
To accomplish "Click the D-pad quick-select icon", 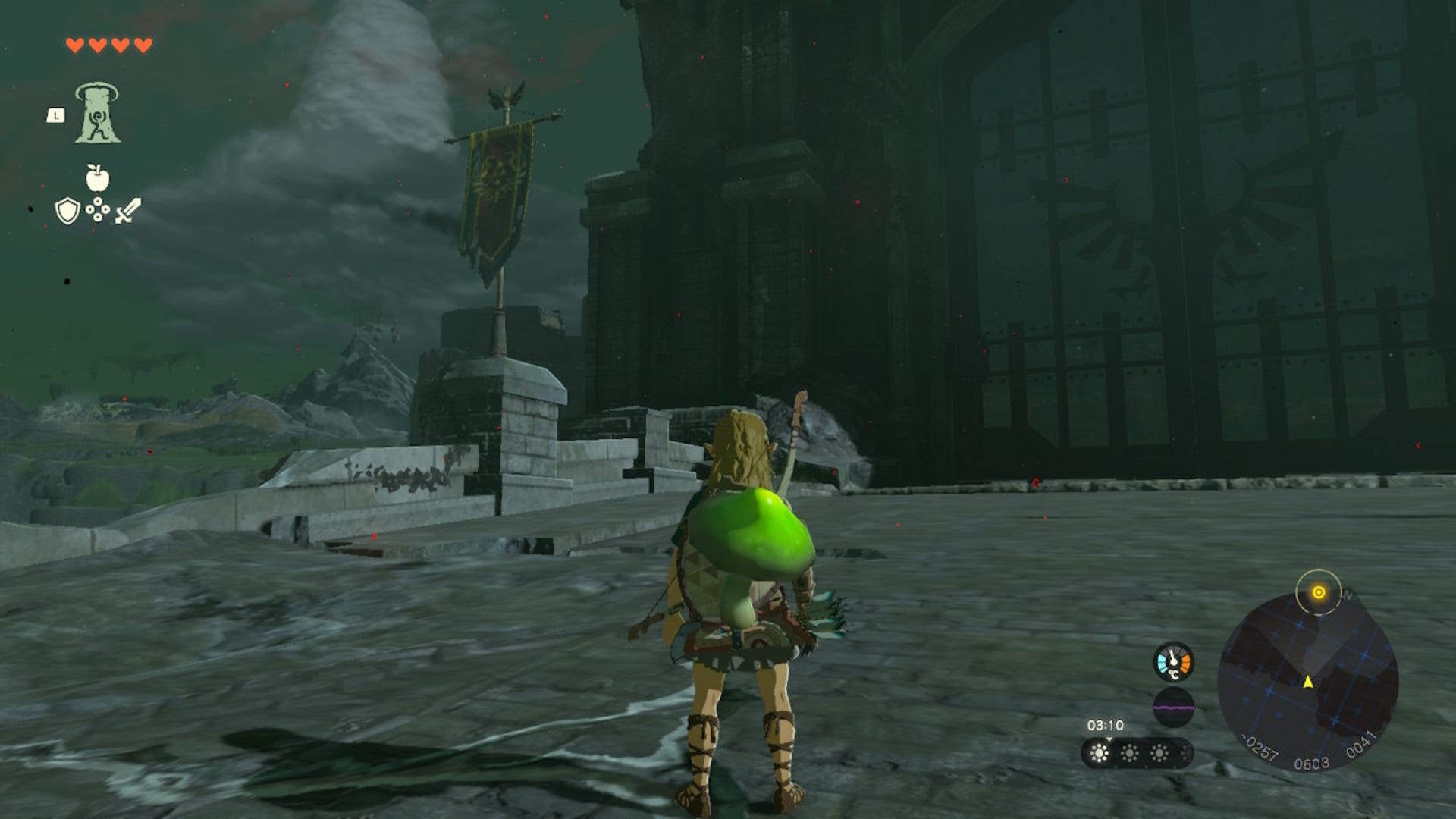I will 98,209.
